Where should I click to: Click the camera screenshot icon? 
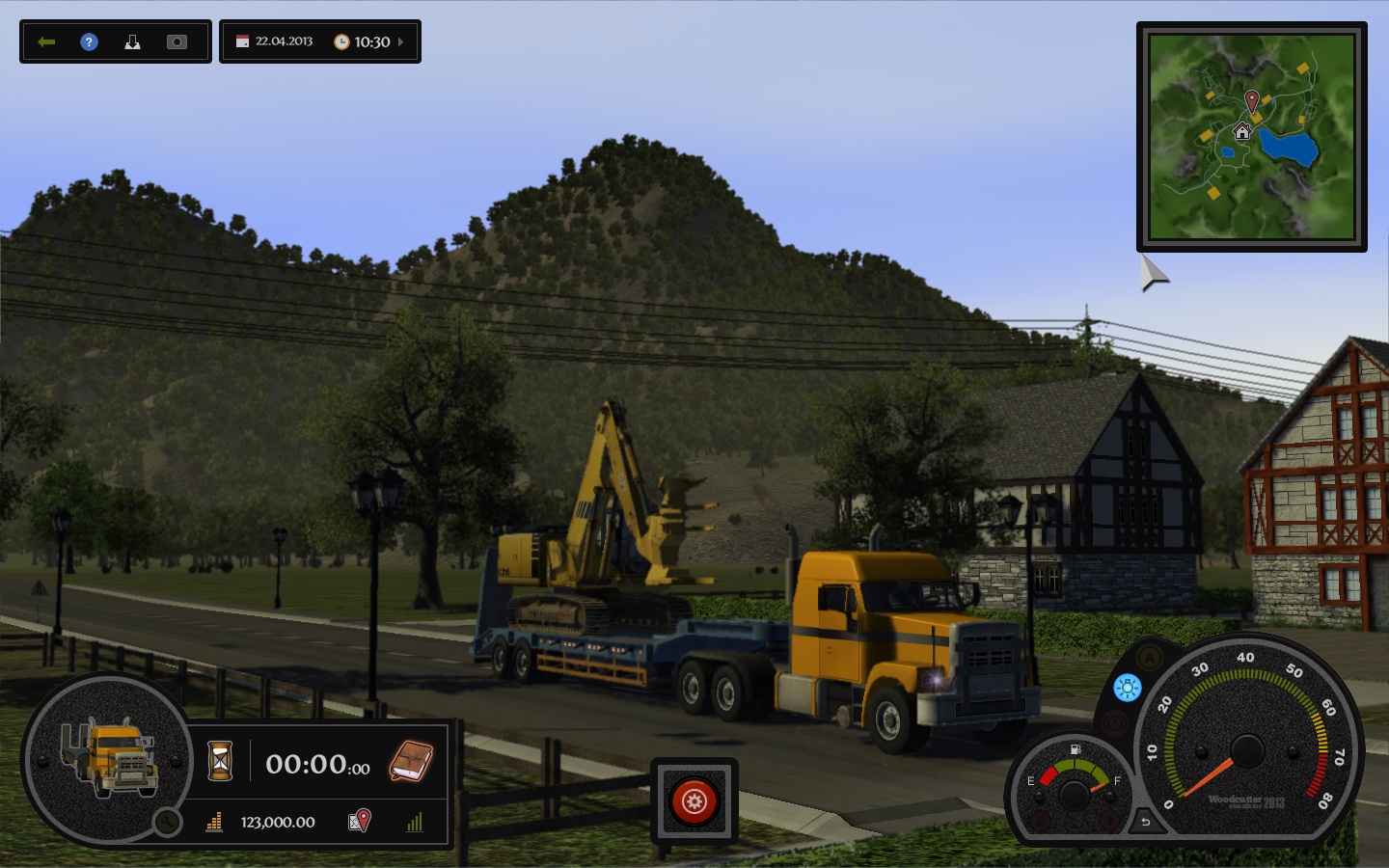(177, 41)
